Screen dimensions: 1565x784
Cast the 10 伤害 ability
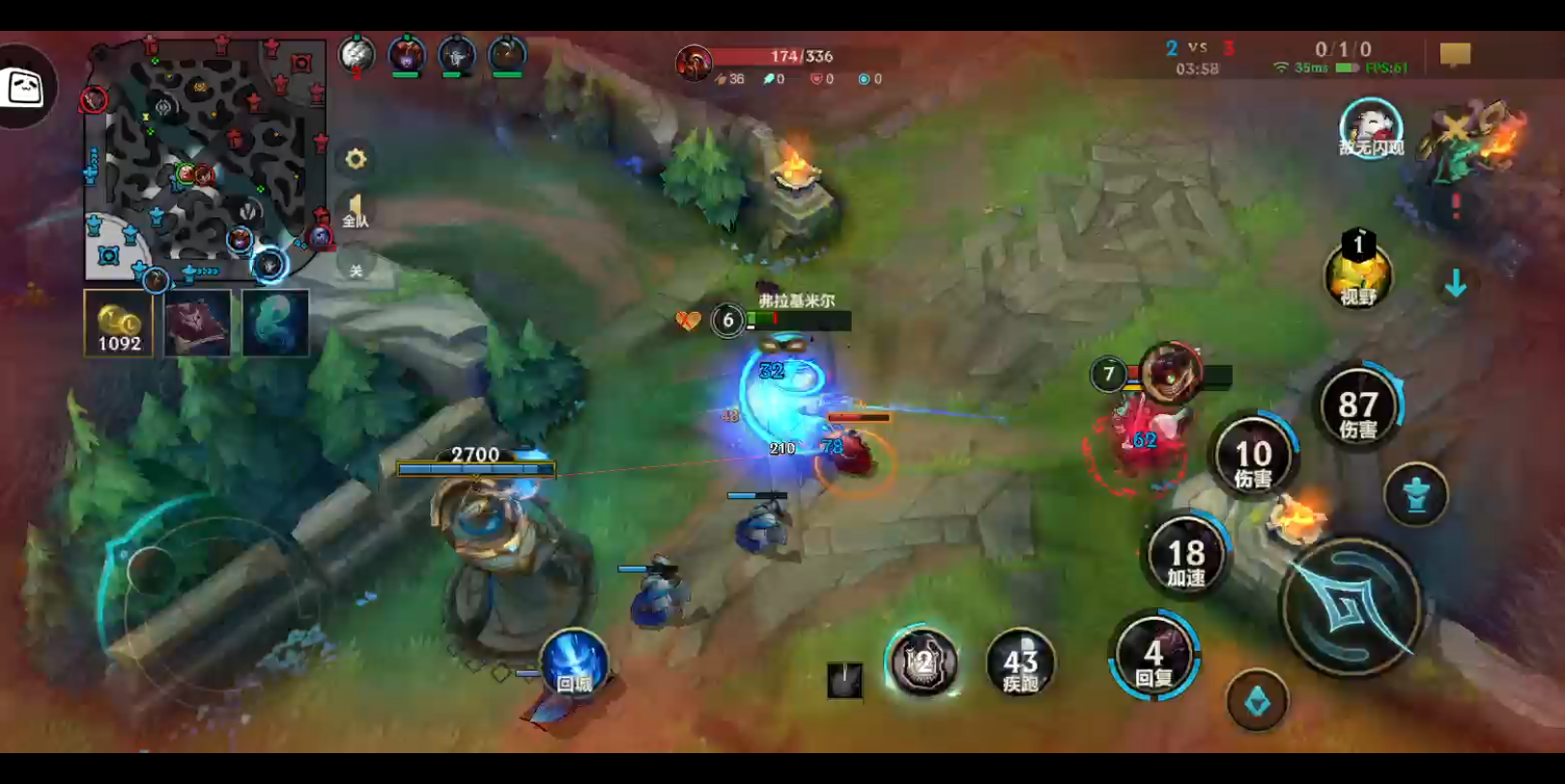click(x=1253, y=460)
